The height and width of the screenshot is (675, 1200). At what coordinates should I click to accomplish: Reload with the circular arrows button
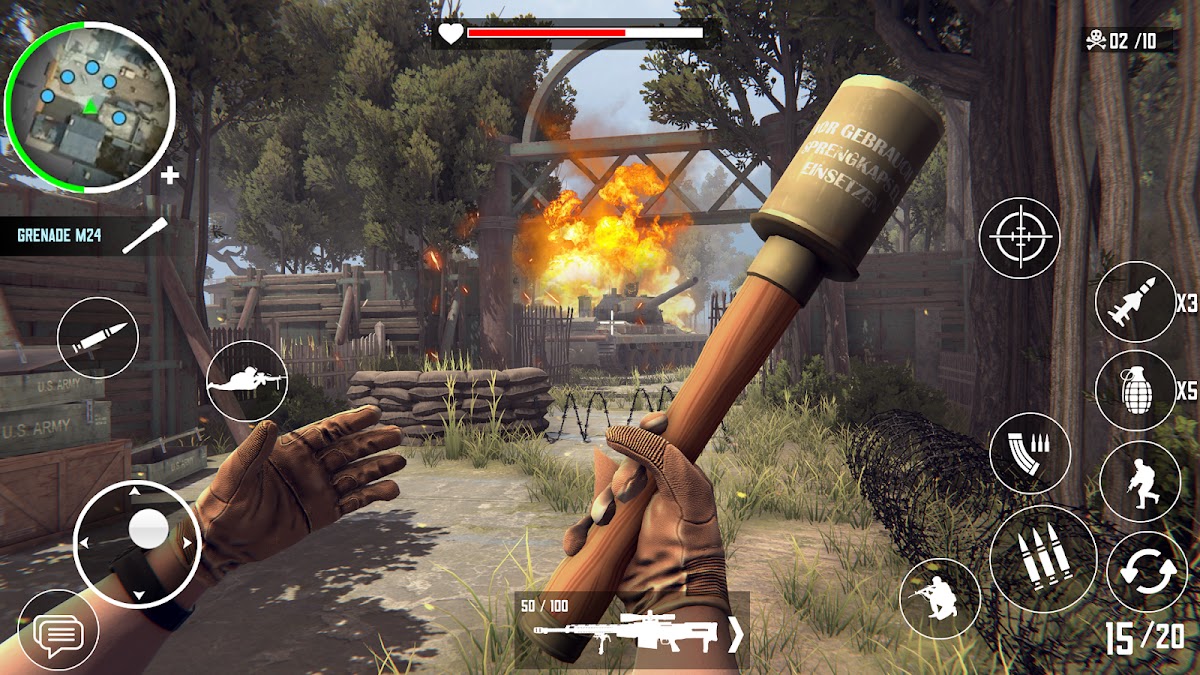(x=1146, y=572)
